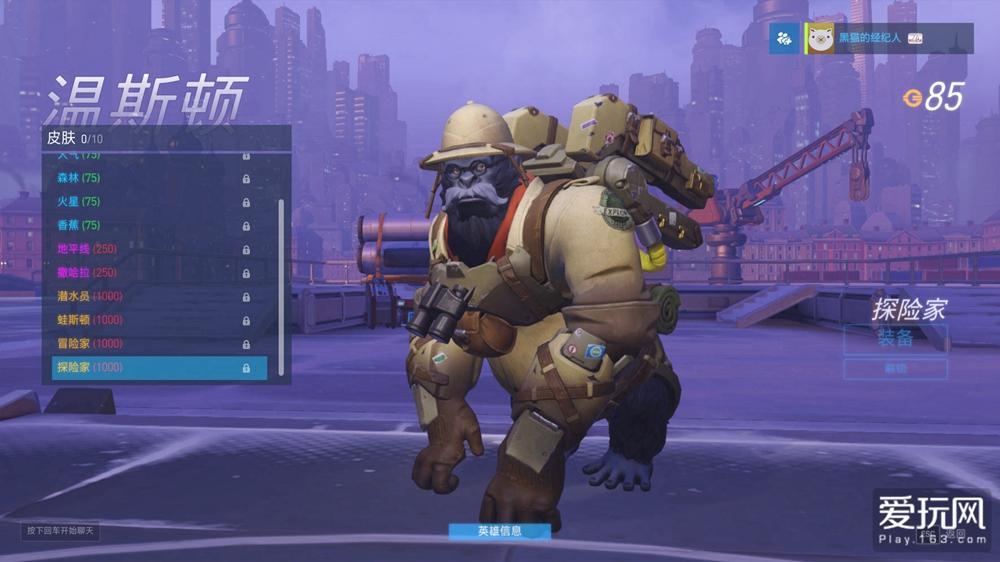Viewport: 1000px width, 562px height.
Task: Click the unlock button below 装备
Action: click(895, 368)
